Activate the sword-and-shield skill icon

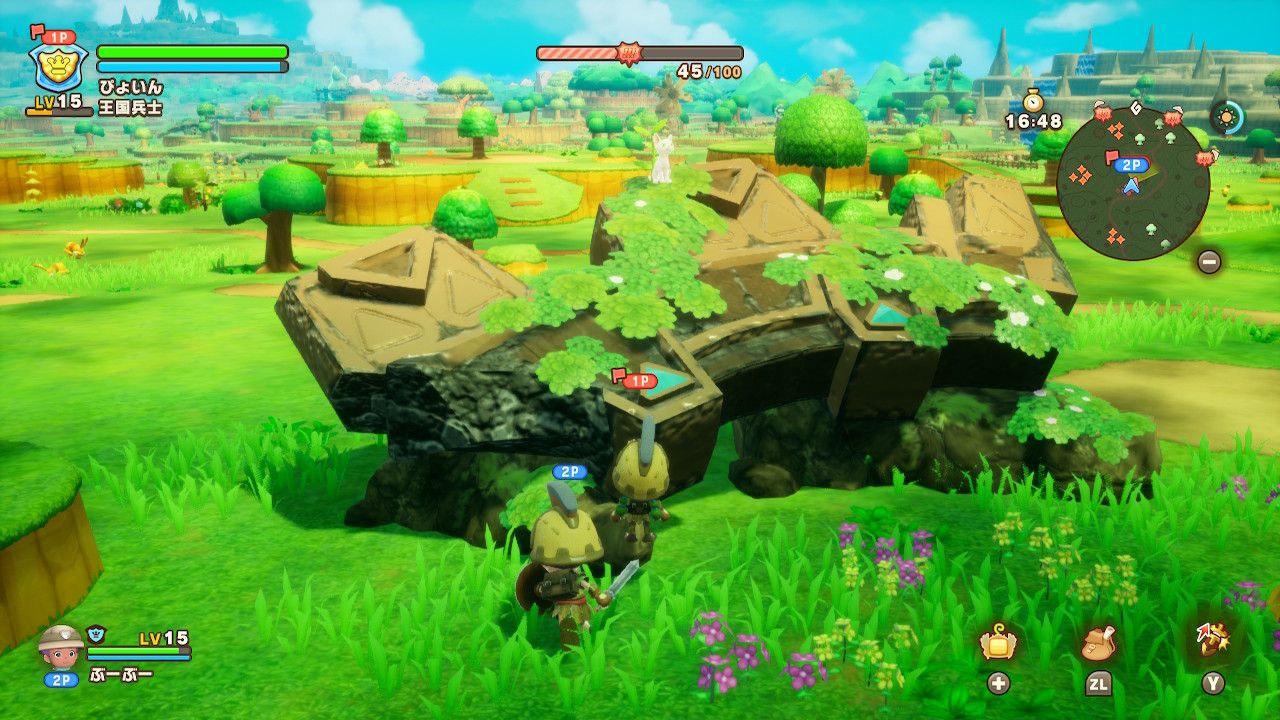[x=1212, y=641]
